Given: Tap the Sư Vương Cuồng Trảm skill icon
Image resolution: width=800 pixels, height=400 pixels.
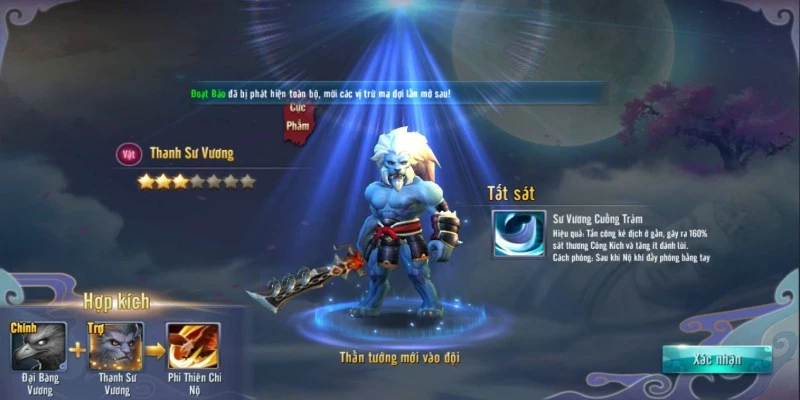Looking at the screenshot, I should click(519, 233).
